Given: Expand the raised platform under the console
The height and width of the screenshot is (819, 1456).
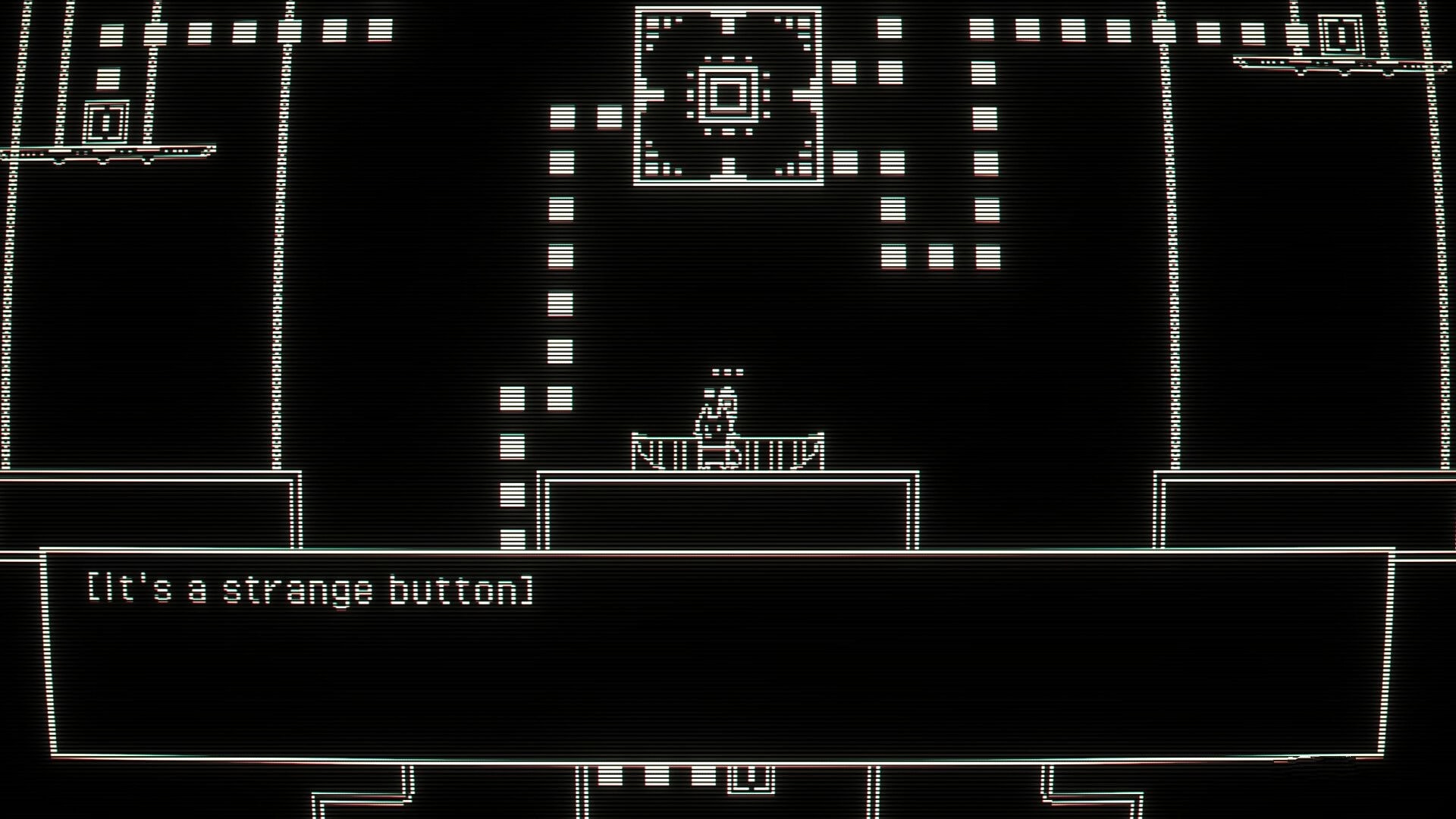Looking at the screenshot, I should 728,508.
